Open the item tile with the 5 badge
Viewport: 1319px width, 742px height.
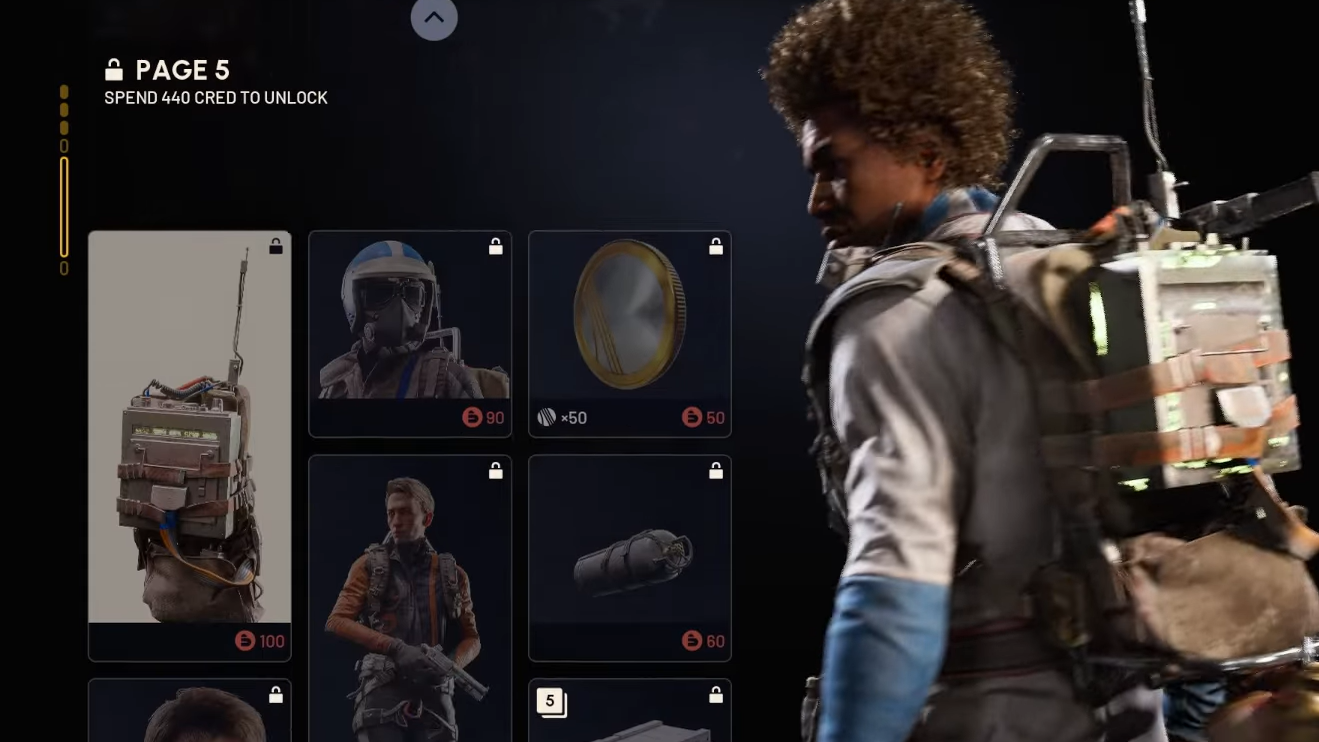(630, 712)
